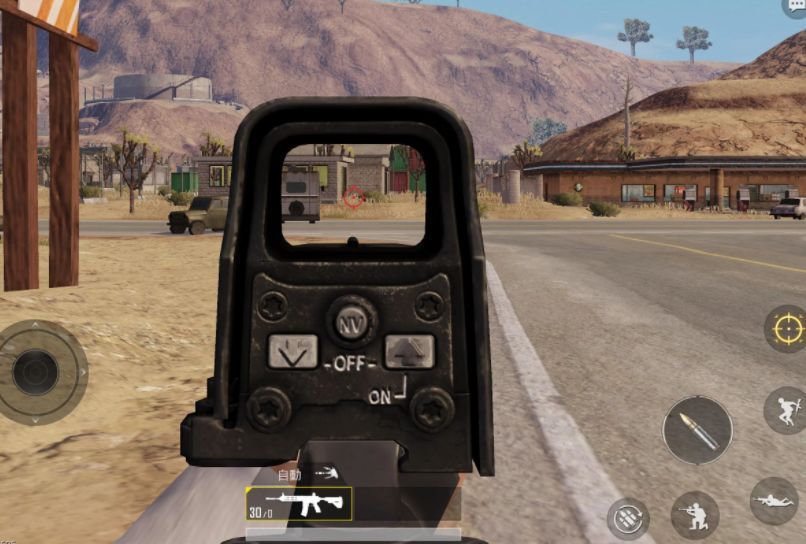Tap the movement joystick
The image size is (806, 544).
point(37,372)
